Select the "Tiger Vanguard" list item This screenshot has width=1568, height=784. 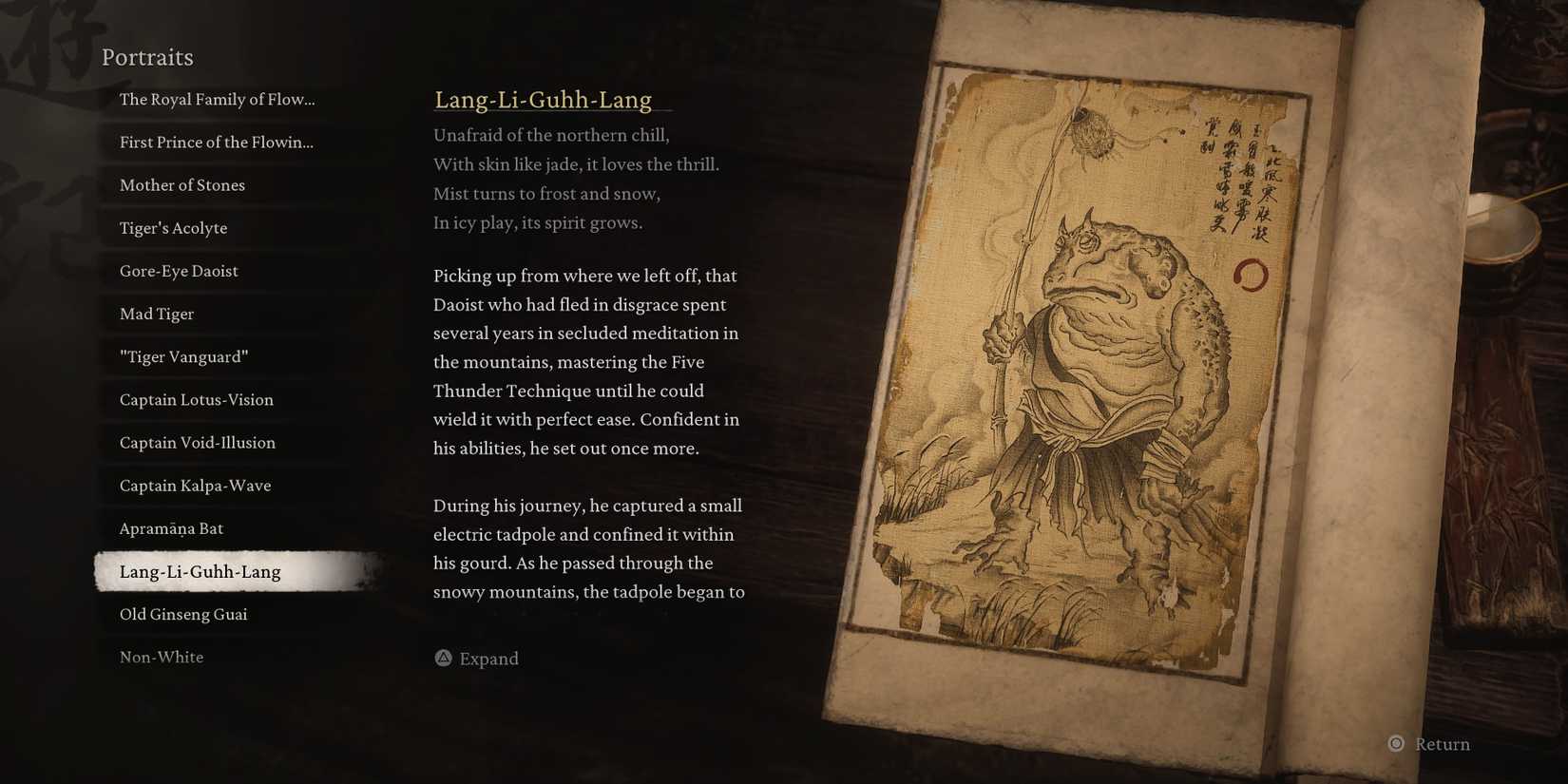click(183, 356)
